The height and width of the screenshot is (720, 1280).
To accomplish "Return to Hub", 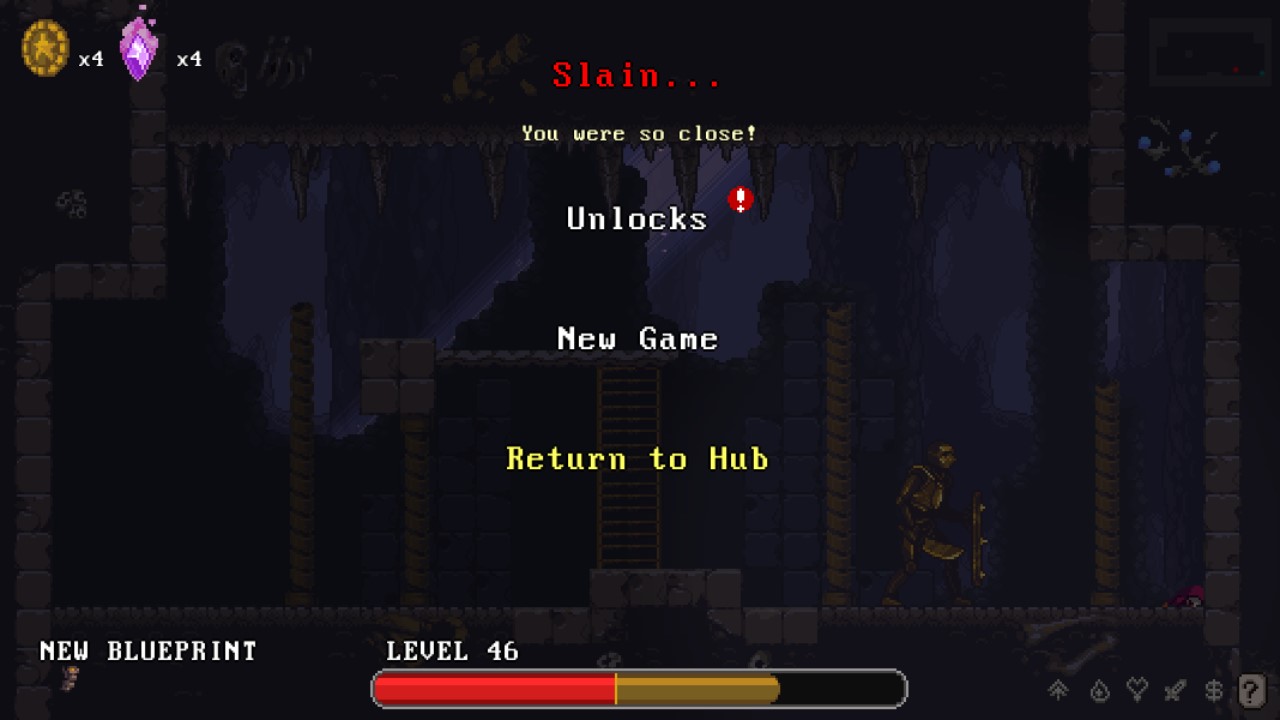I will click(x=637, y=459).
